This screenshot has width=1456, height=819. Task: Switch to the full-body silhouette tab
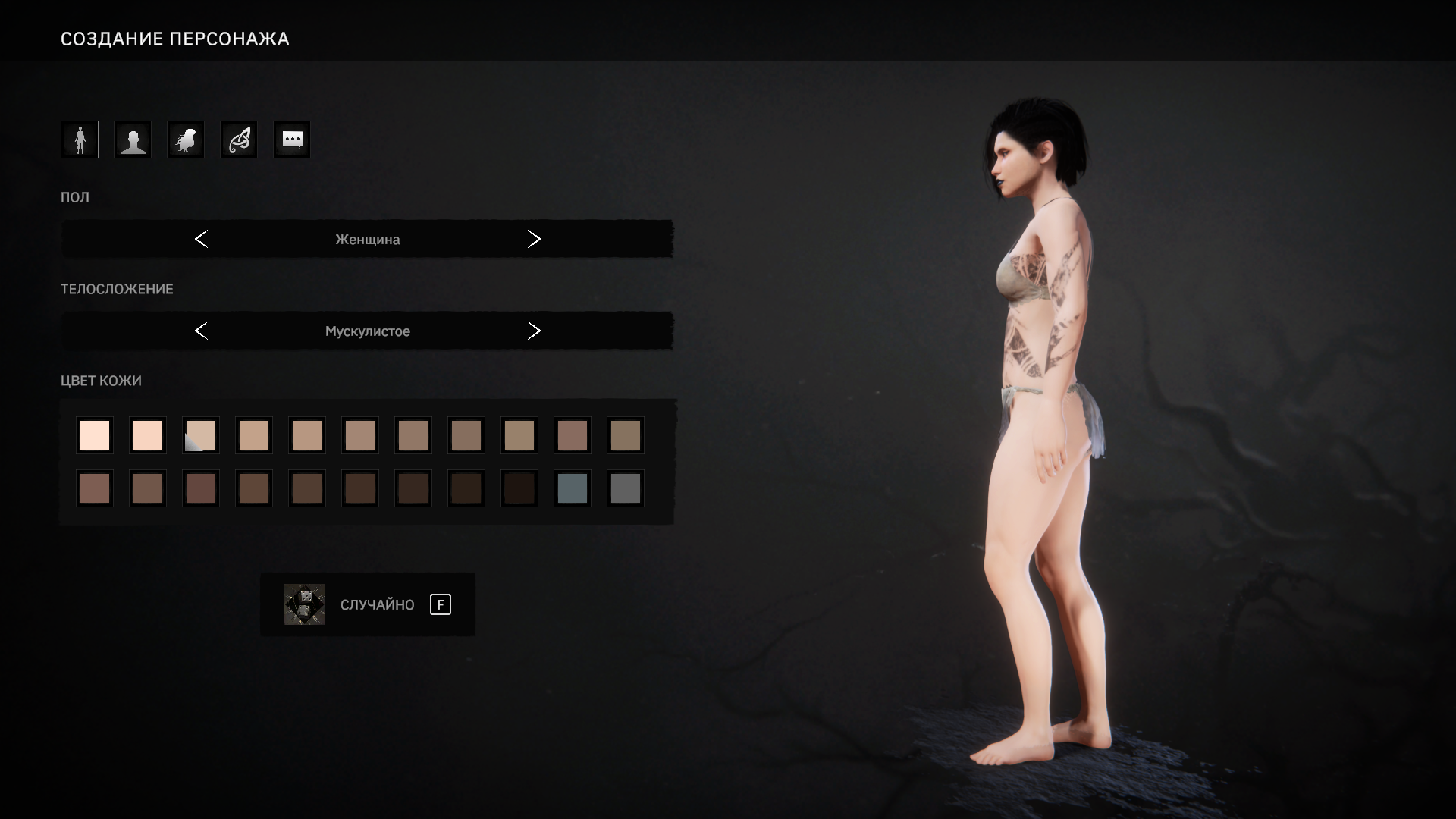80,140
